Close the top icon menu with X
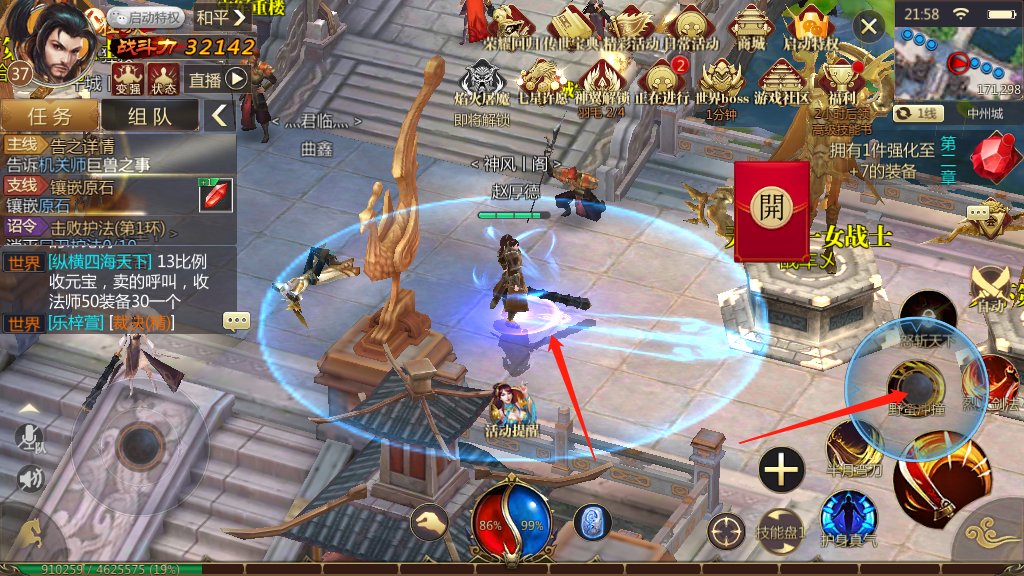The width and height of the screenshot is (1024, 576). 870,27
